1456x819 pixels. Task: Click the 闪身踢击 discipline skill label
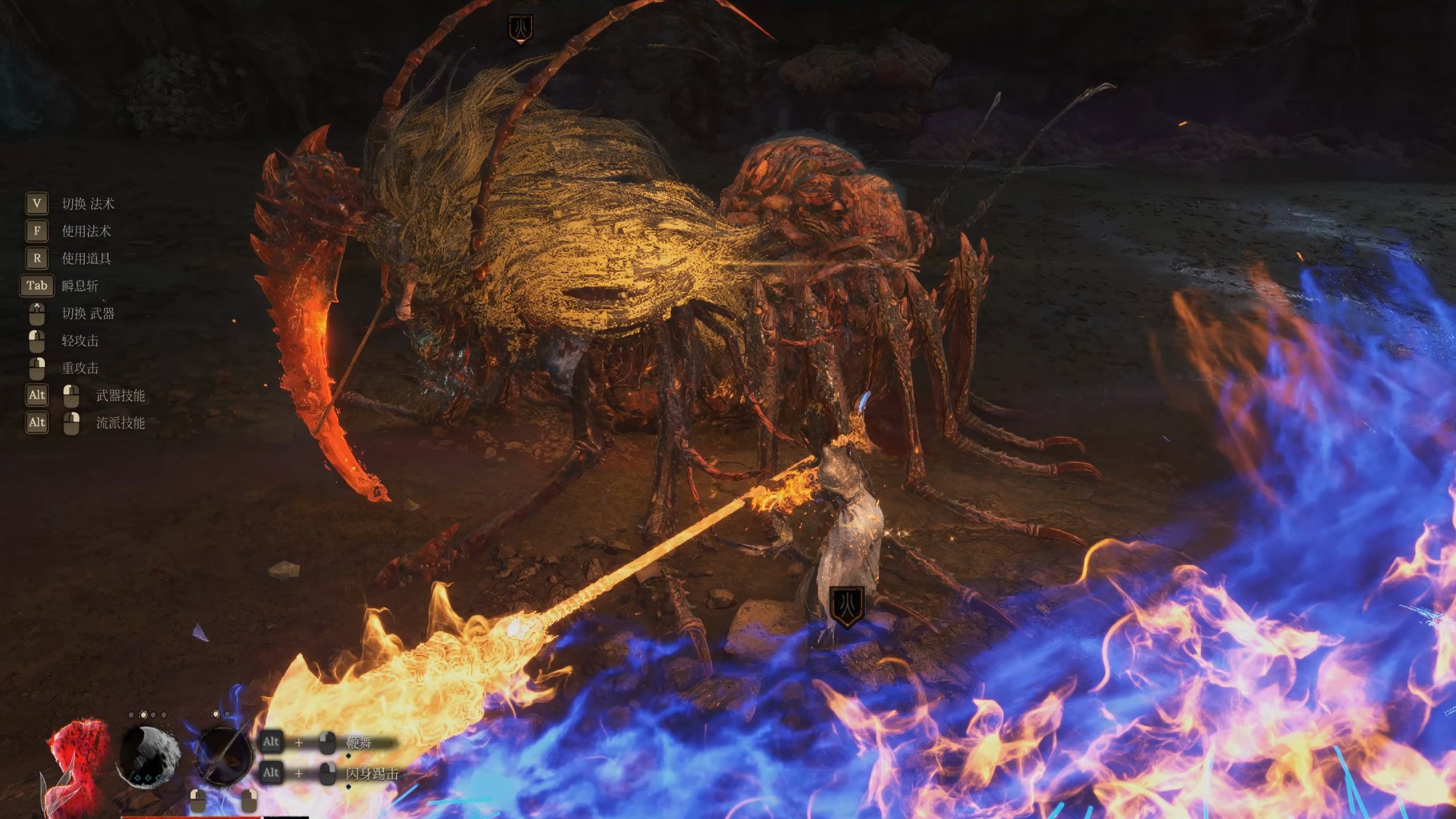372,773
